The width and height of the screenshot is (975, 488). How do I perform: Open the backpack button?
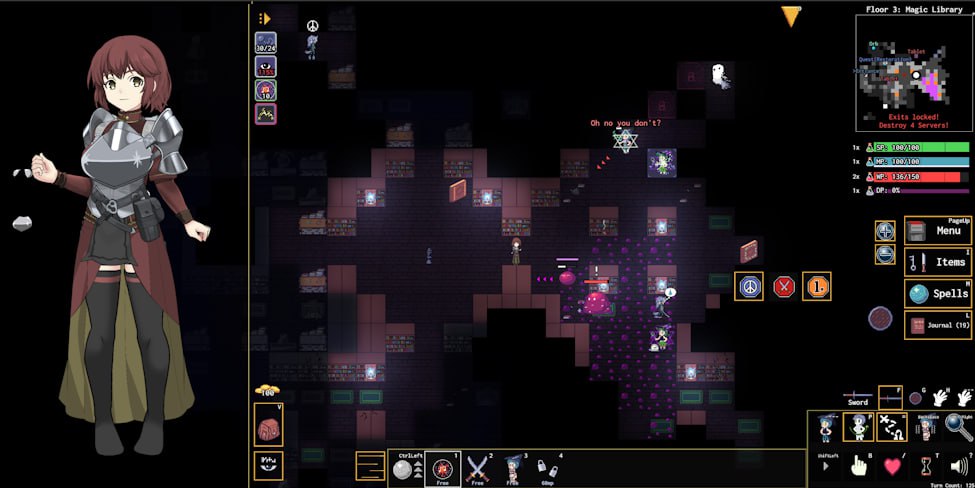269,424
